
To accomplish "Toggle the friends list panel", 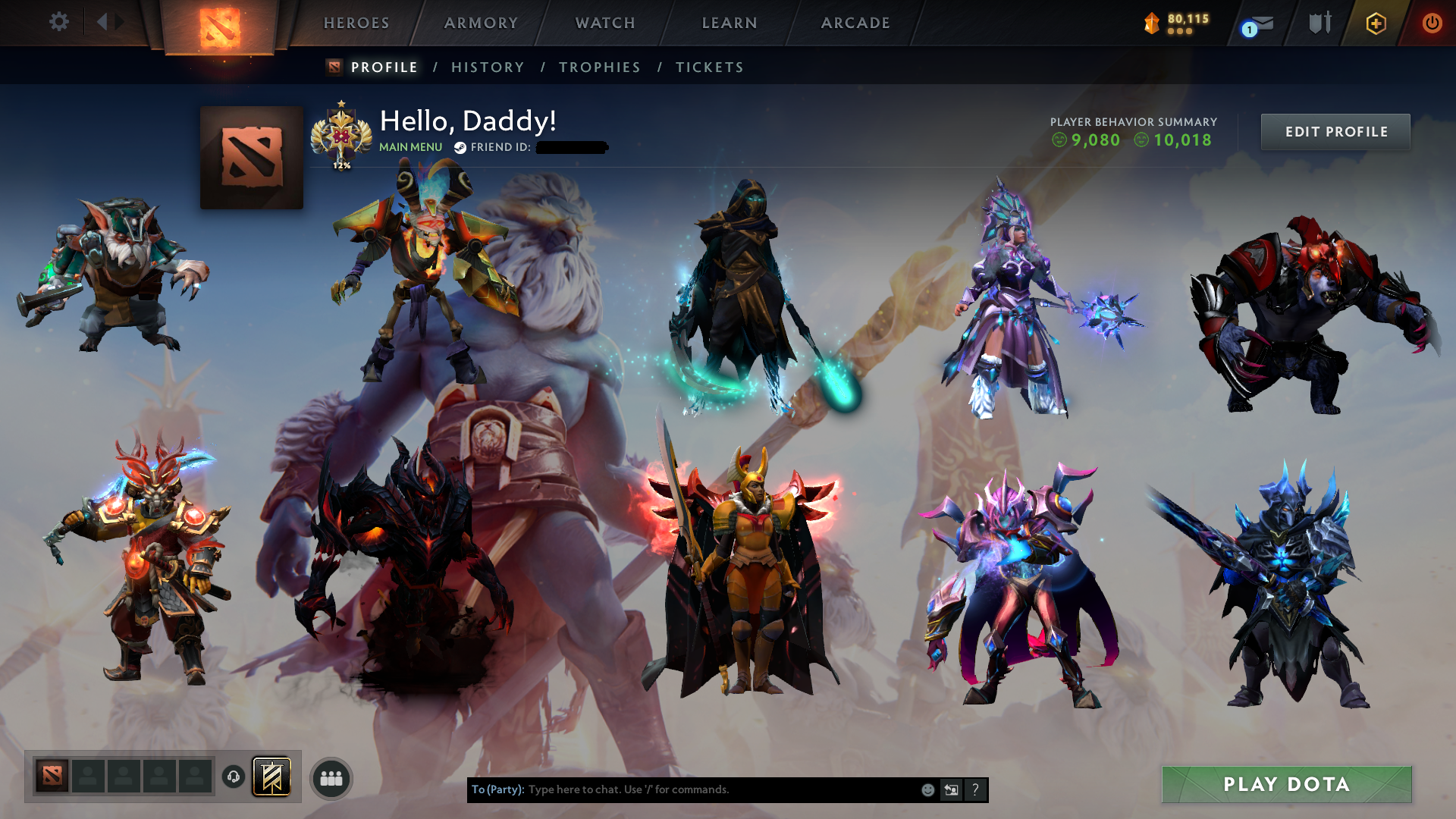I will 331,777.
